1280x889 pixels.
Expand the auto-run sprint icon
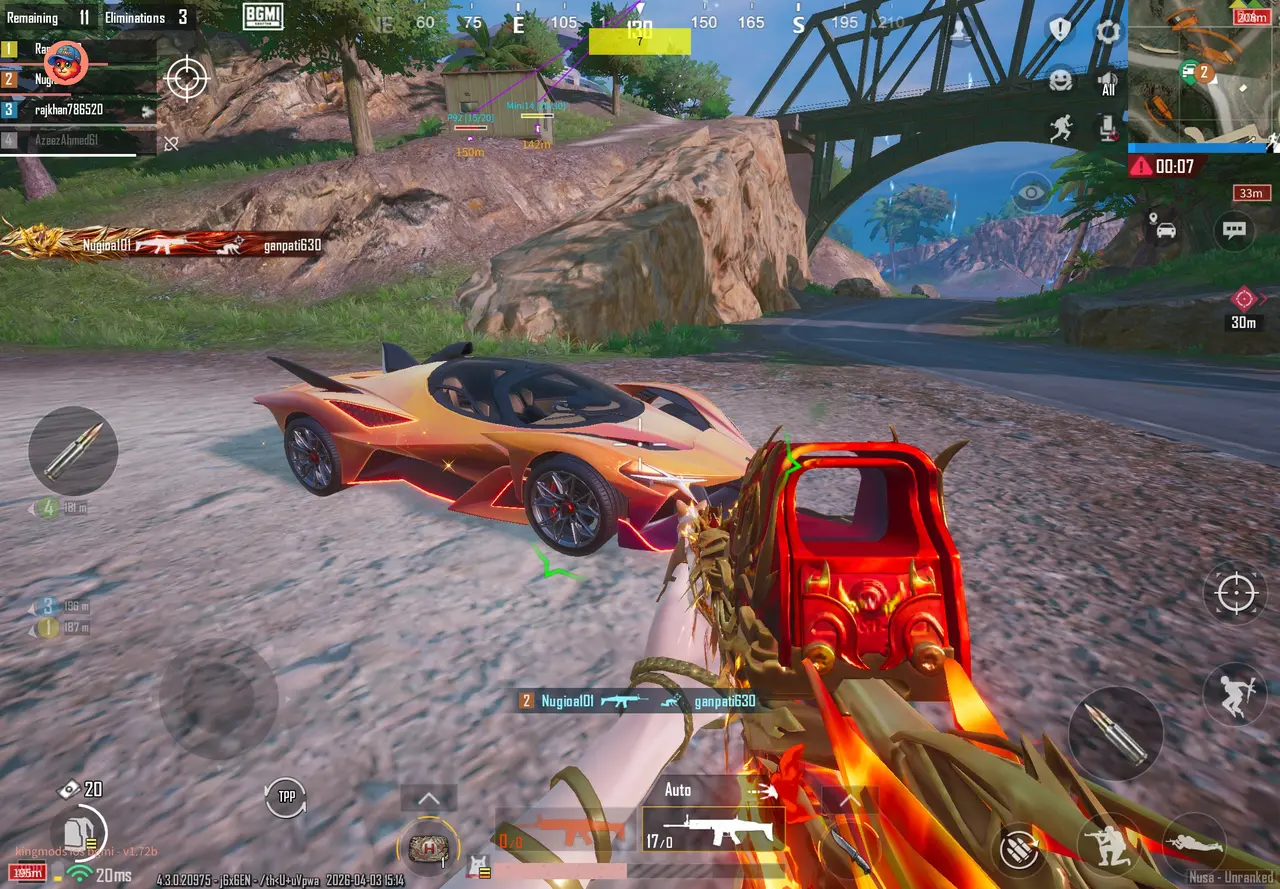click(1061, 126)
